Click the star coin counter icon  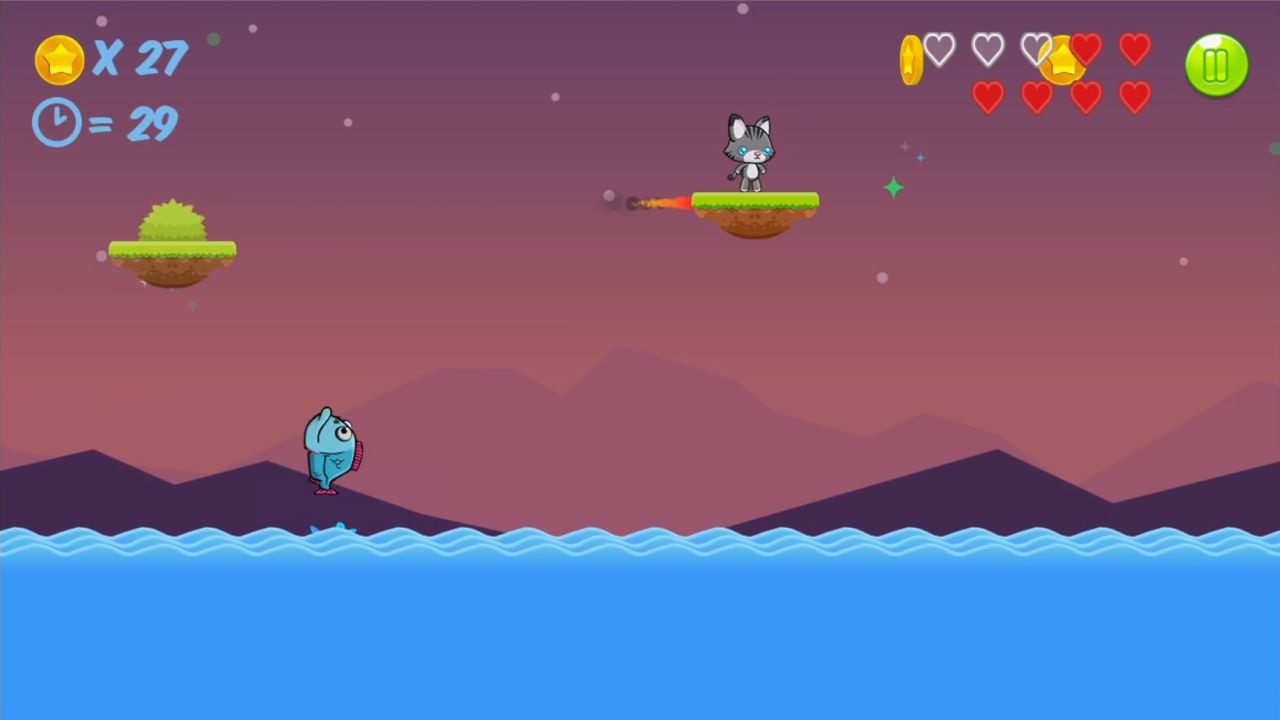click(59, 60)
